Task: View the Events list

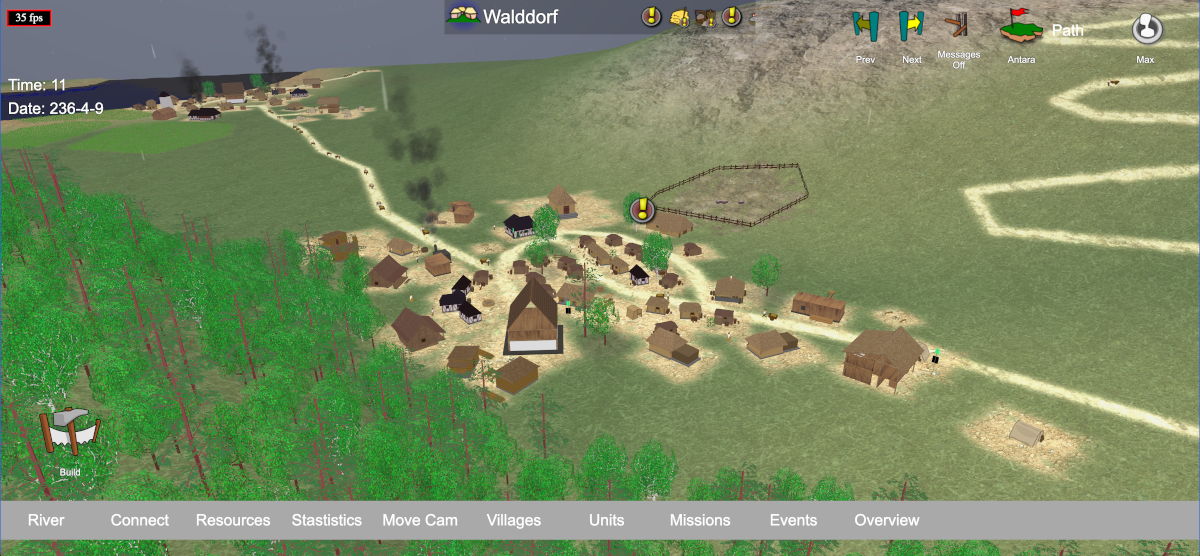Action: coord(794,520)
